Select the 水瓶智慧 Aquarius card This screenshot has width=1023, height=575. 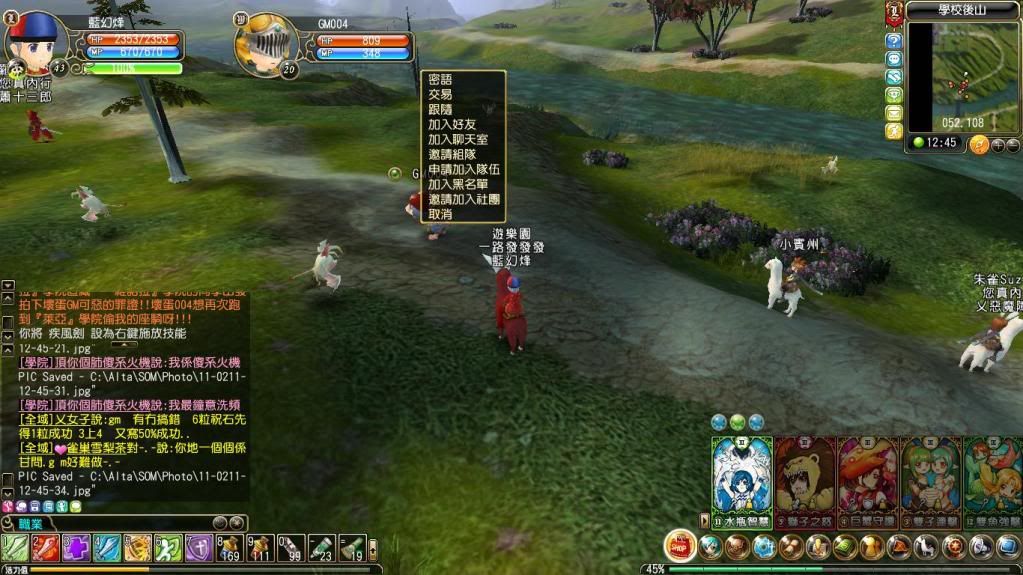pos(742,480)
